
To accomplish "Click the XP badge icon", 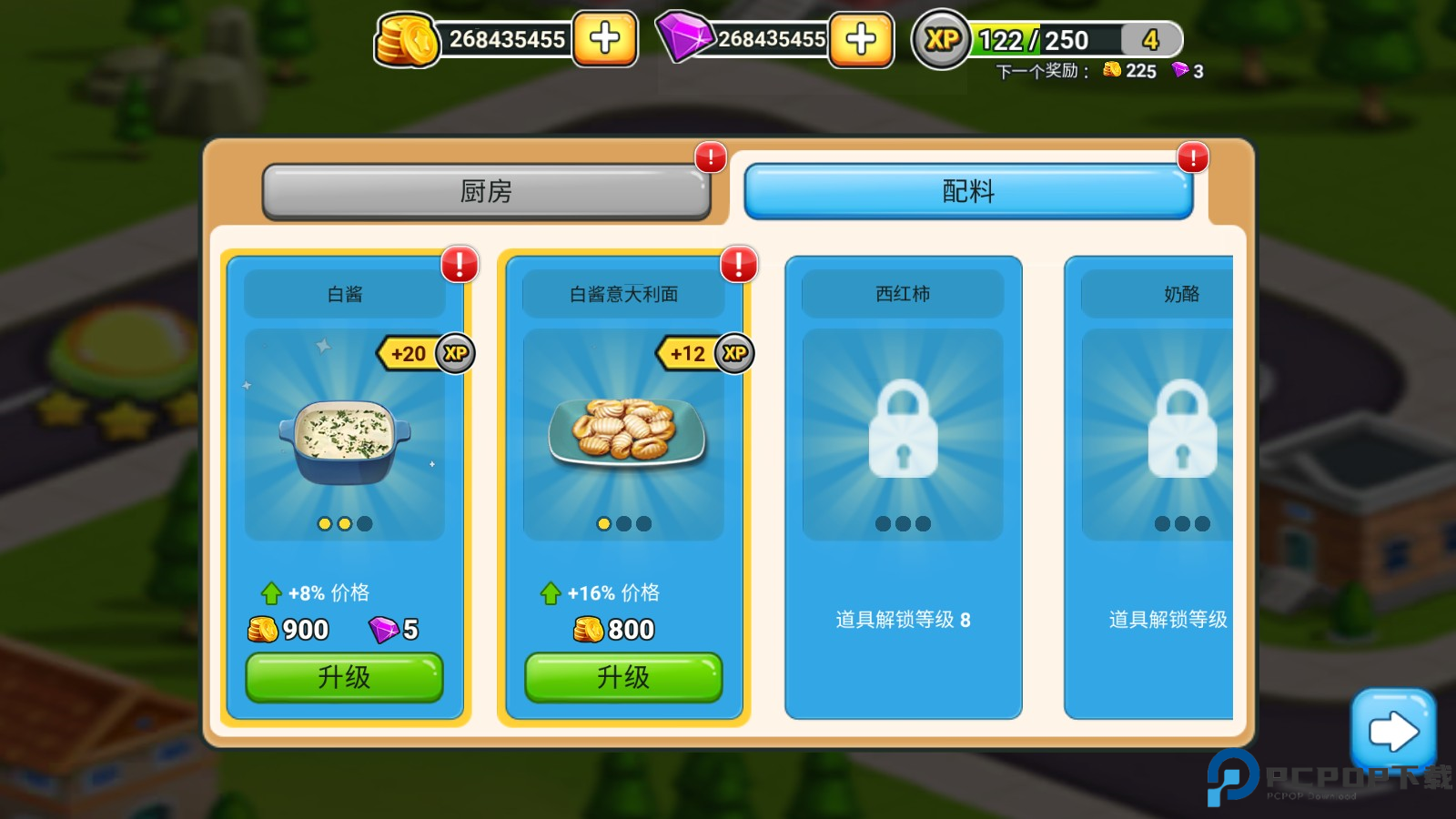I will (943, 39).
